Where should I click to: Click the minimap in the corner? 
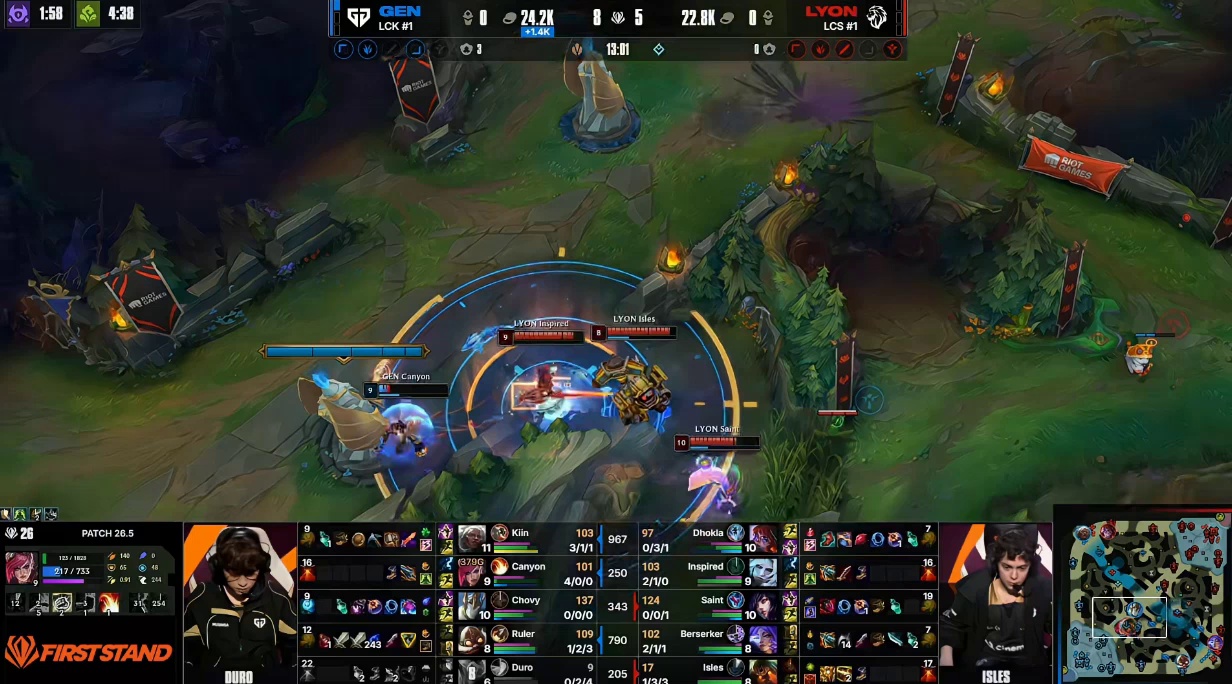pos(1142,596)
